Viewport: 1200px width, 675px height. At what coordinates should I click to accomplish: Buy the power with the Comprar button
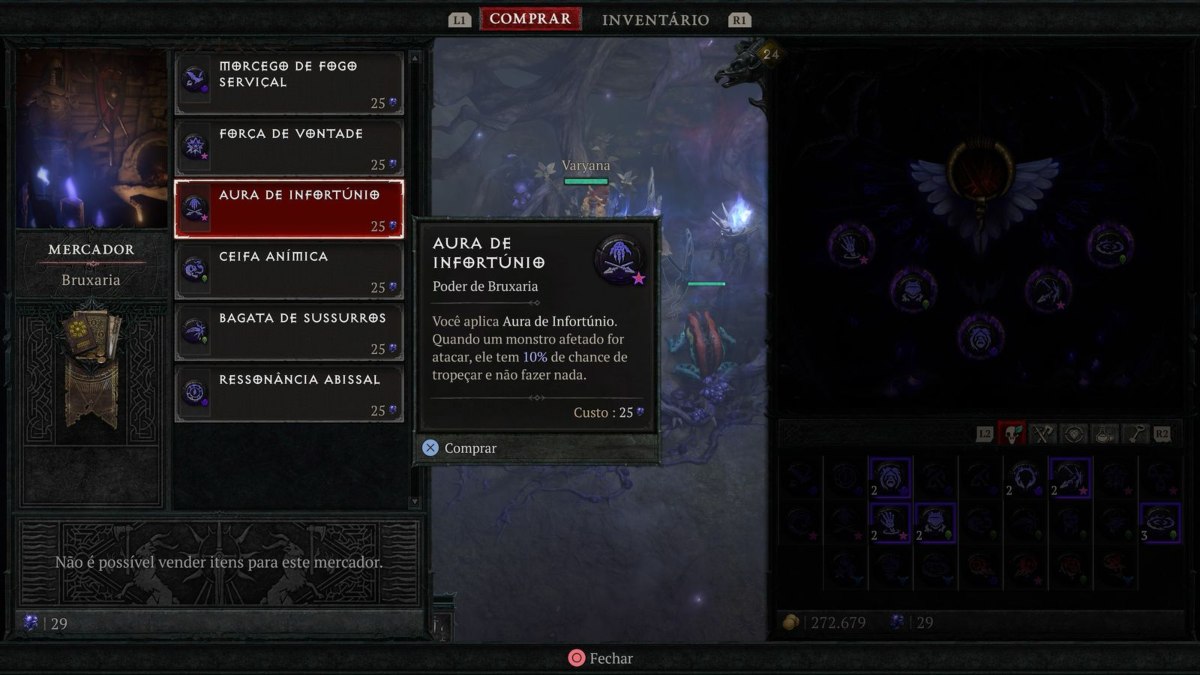pyautogui.click(x=460, y=448)
